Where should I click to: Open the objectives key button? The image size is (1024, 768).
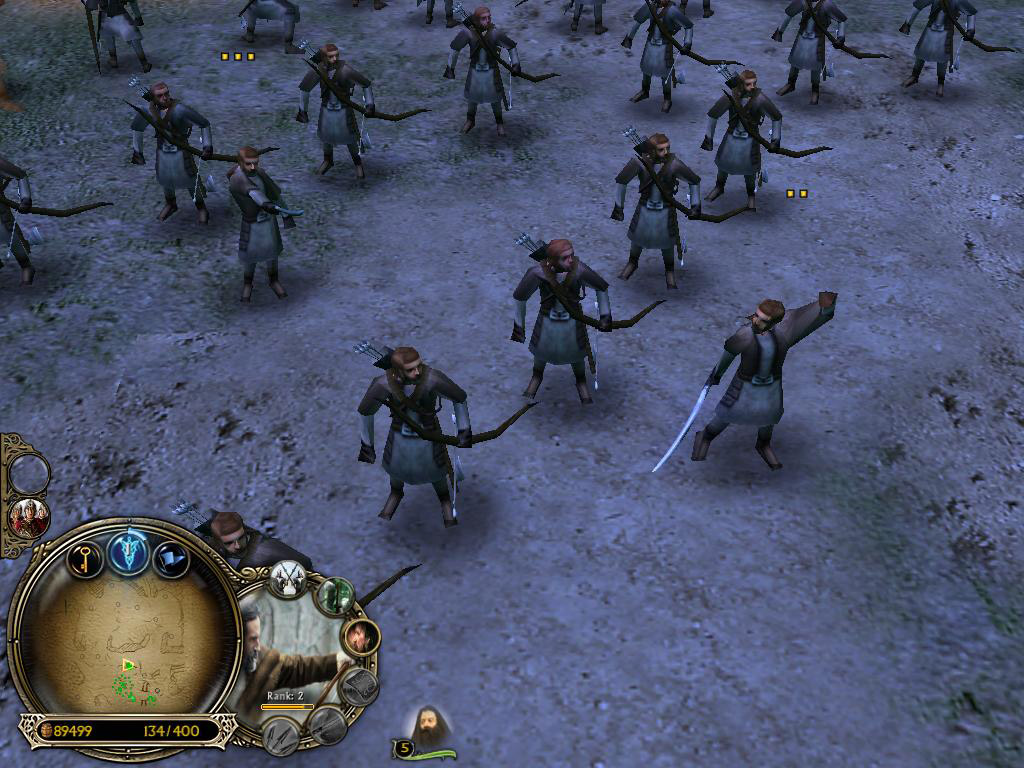[x=86, y=556]
